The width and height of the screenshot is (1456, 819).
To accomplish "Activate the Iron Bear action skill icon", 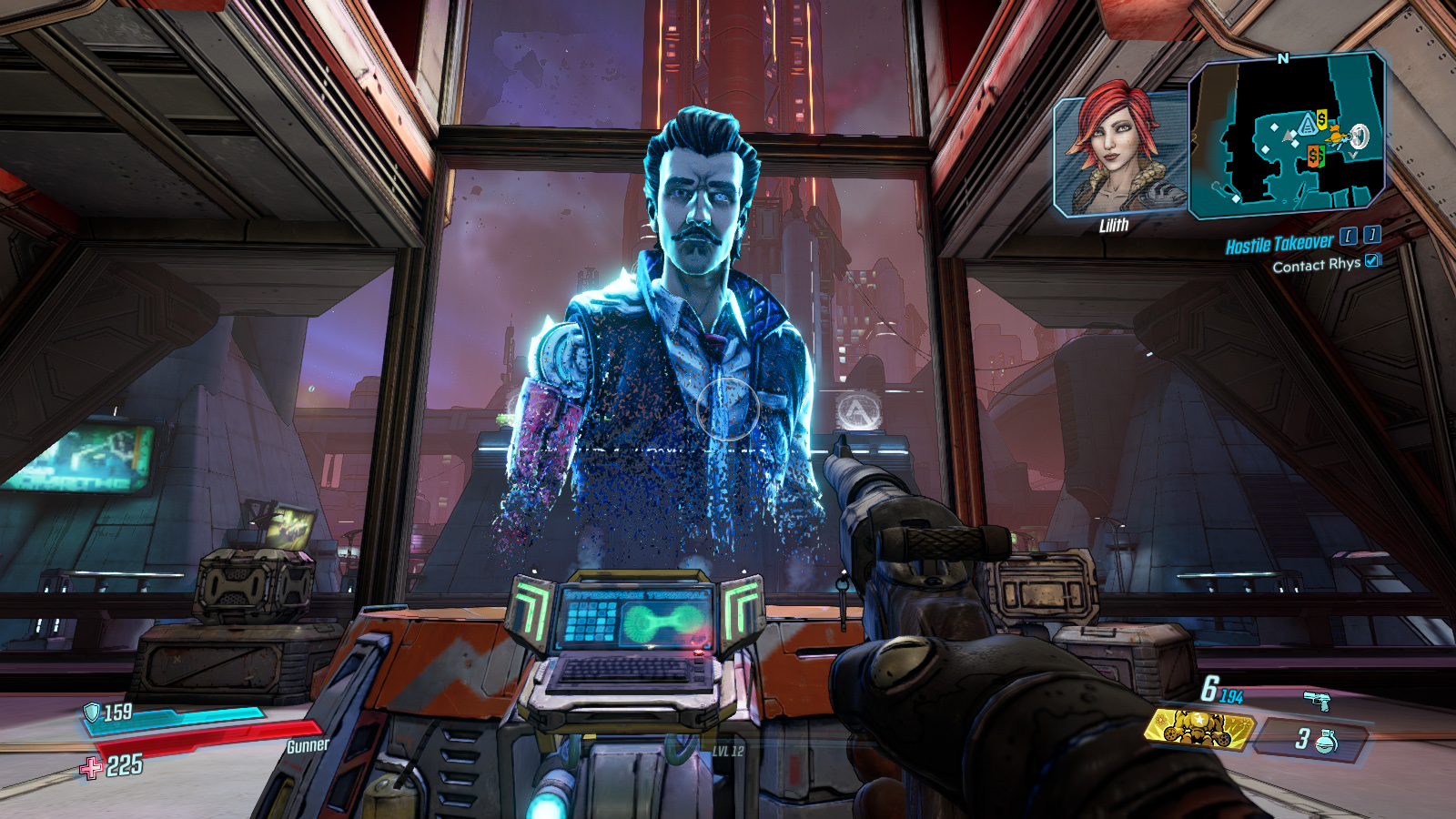I will [1198, 728].
